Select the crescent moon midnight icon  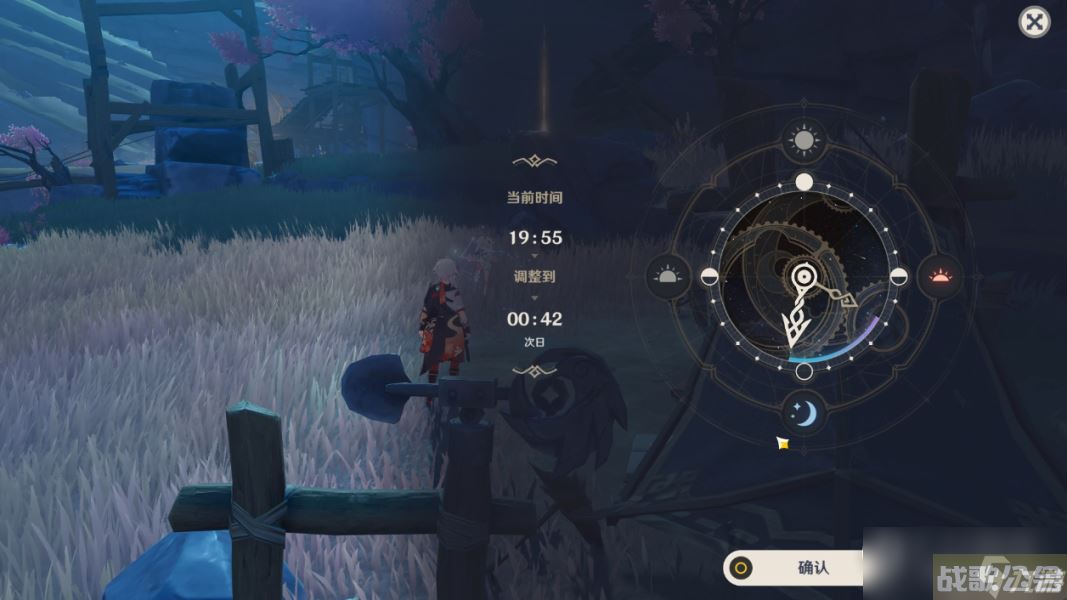[803, 410]
